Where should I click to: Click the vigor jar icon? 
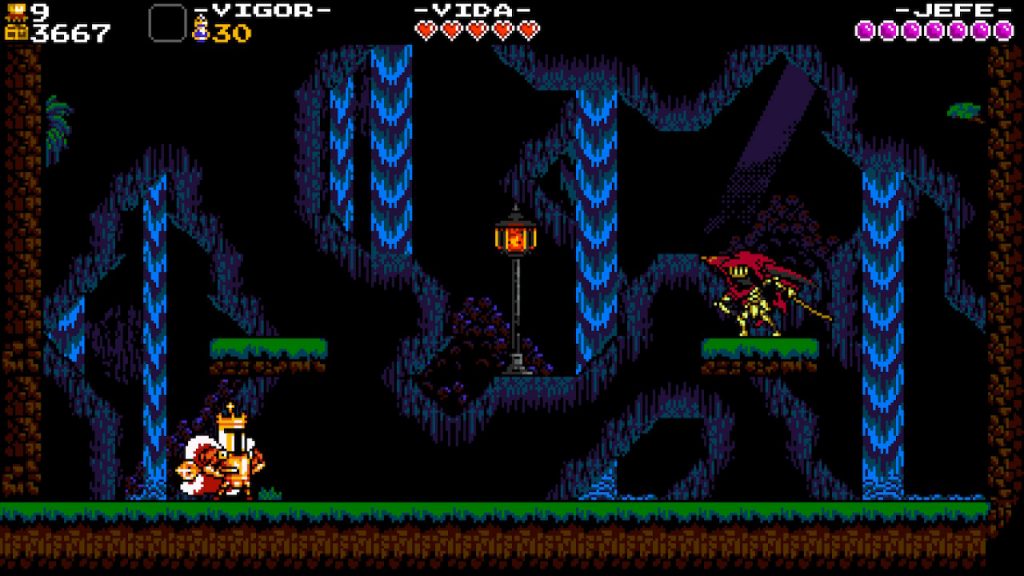(200, 32)
